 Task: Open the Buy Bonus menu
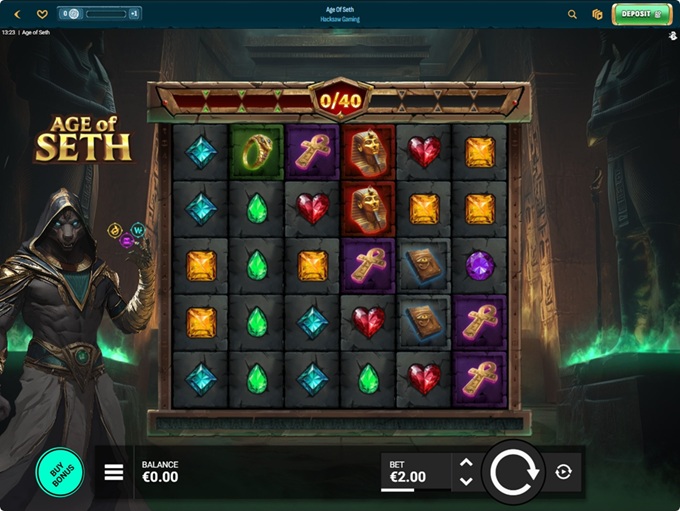59,472
